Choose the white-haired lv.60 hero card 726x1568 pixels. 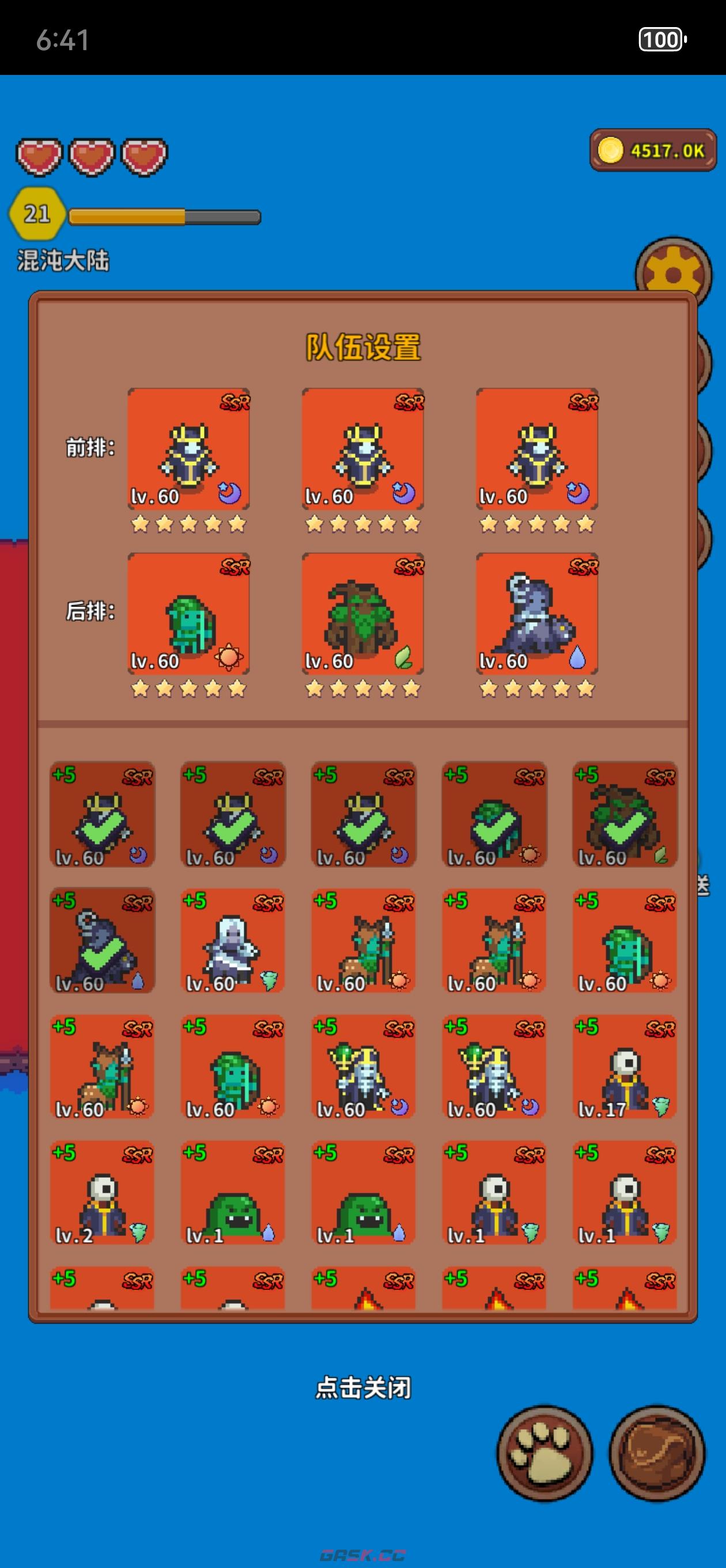click(232, 940)
